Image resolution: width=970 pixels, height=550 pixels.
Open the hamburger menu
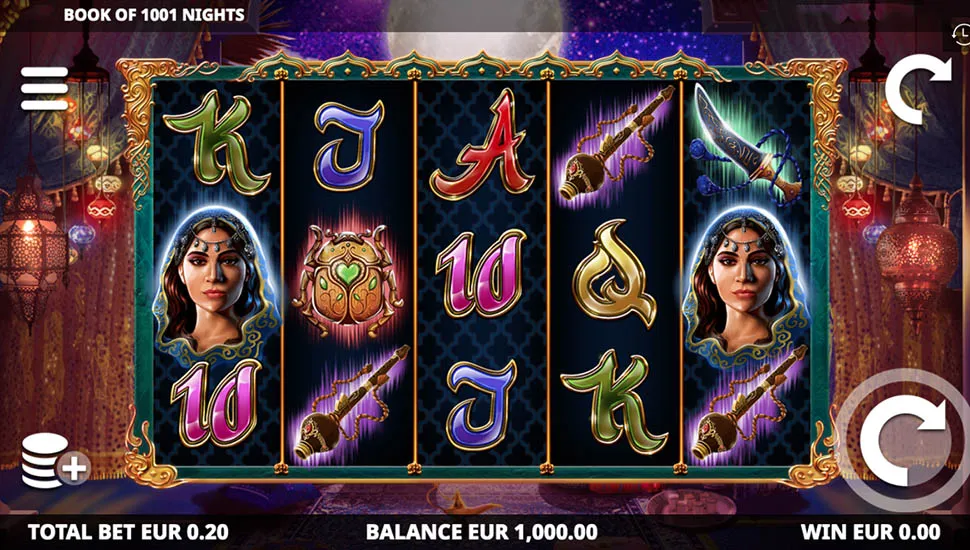(45, 88)
